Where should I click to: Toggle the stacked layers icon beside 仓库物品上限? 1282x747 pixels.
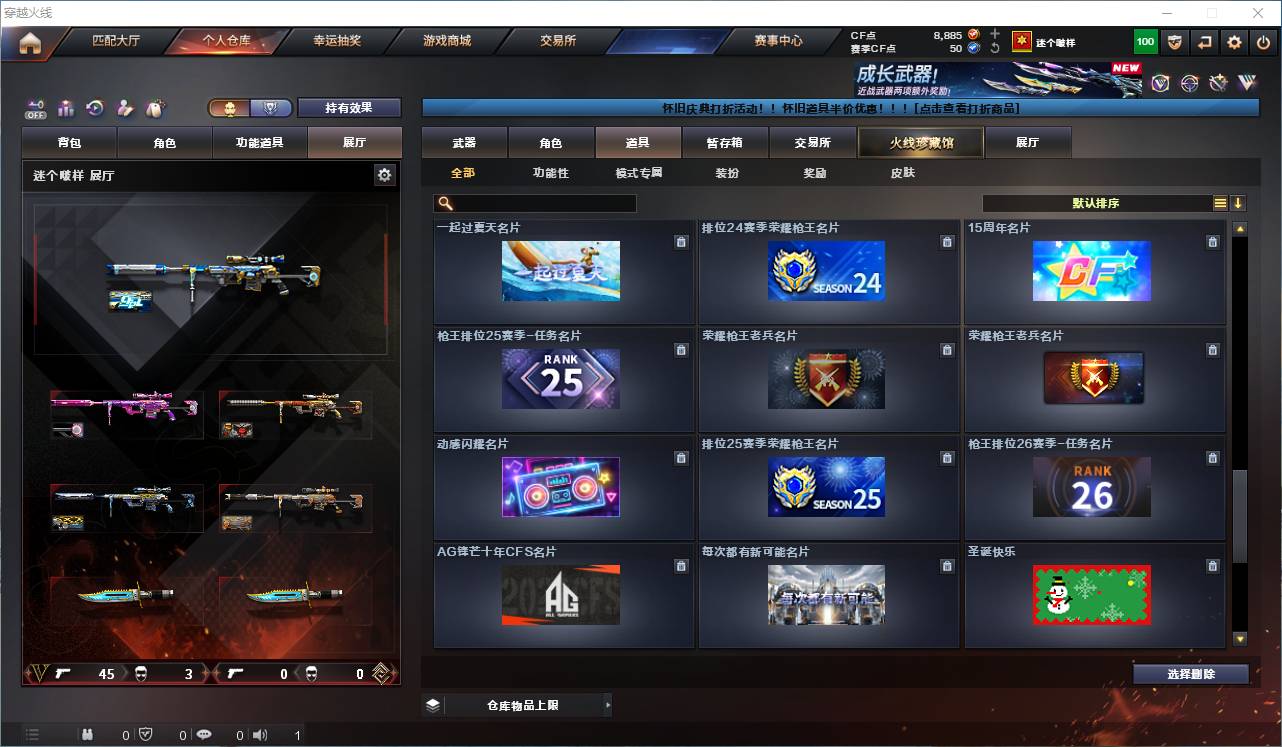[x=432, y=704]
